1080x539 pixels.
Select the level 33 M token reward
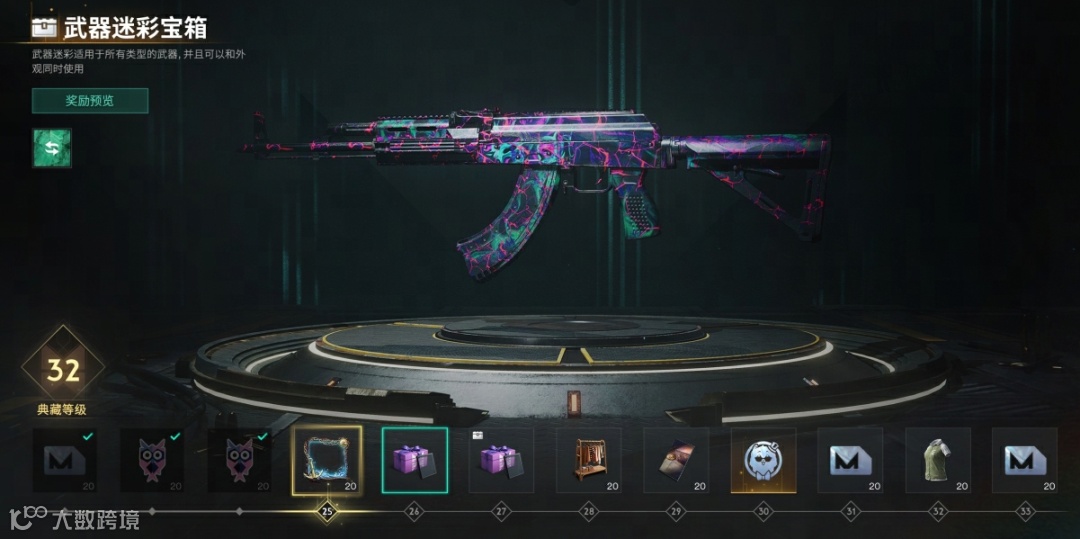1024,460
